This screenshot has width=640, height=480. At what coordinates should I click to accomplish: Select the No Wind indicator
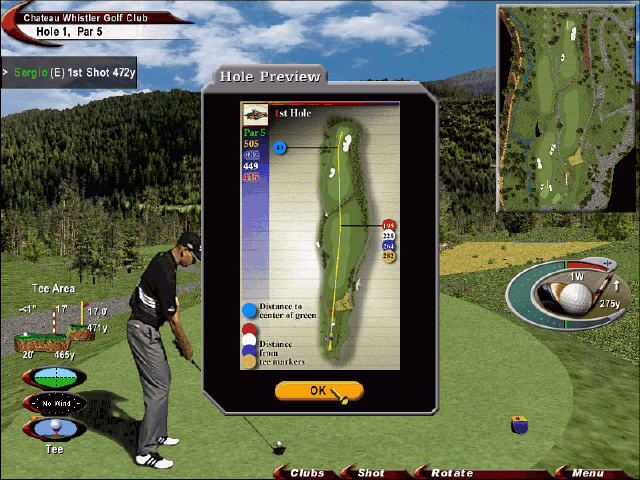tap(53, 403)
